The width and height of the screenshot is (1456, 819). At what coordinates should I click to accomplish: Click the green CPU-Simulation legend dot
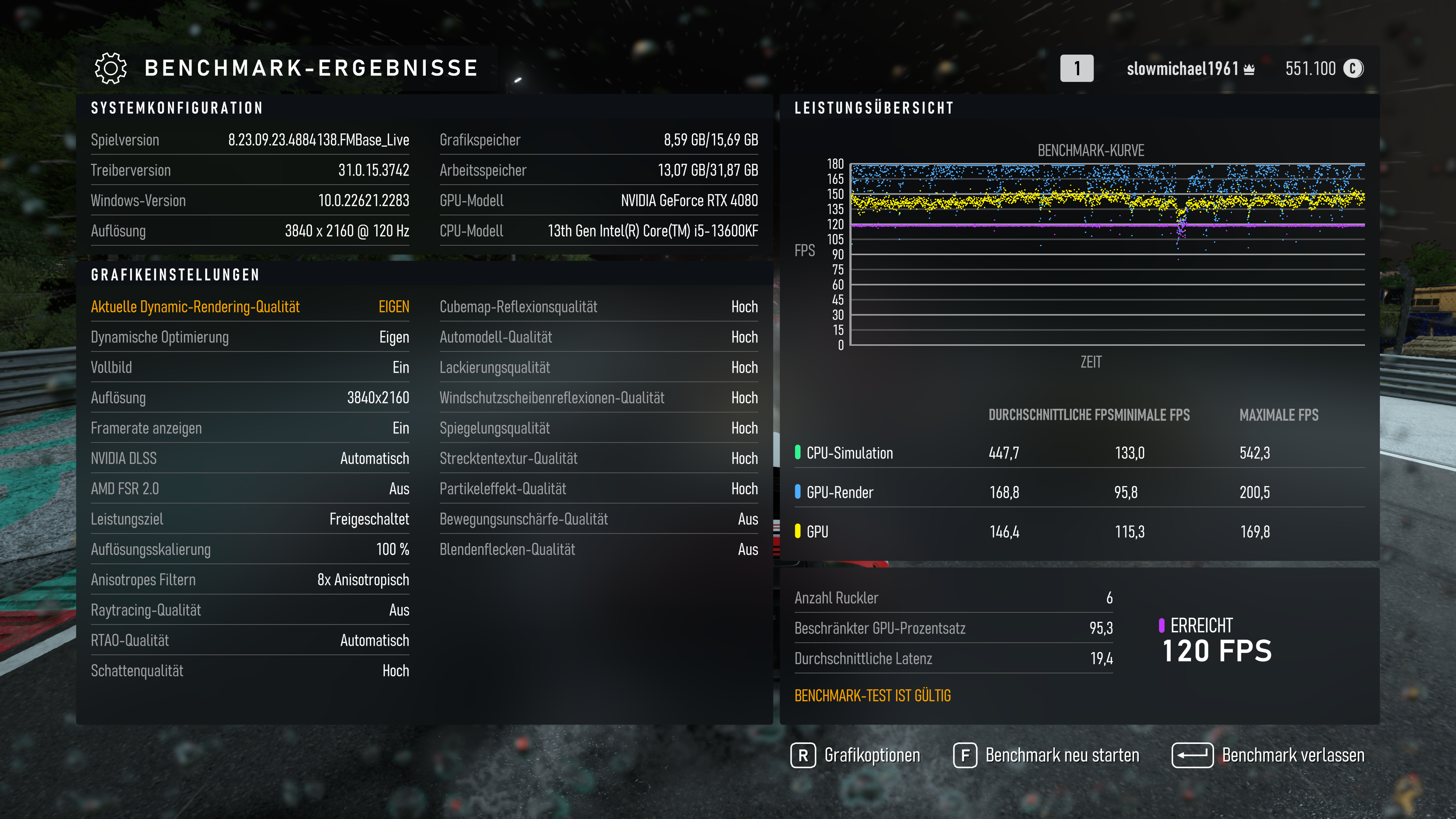pos(797,452)
